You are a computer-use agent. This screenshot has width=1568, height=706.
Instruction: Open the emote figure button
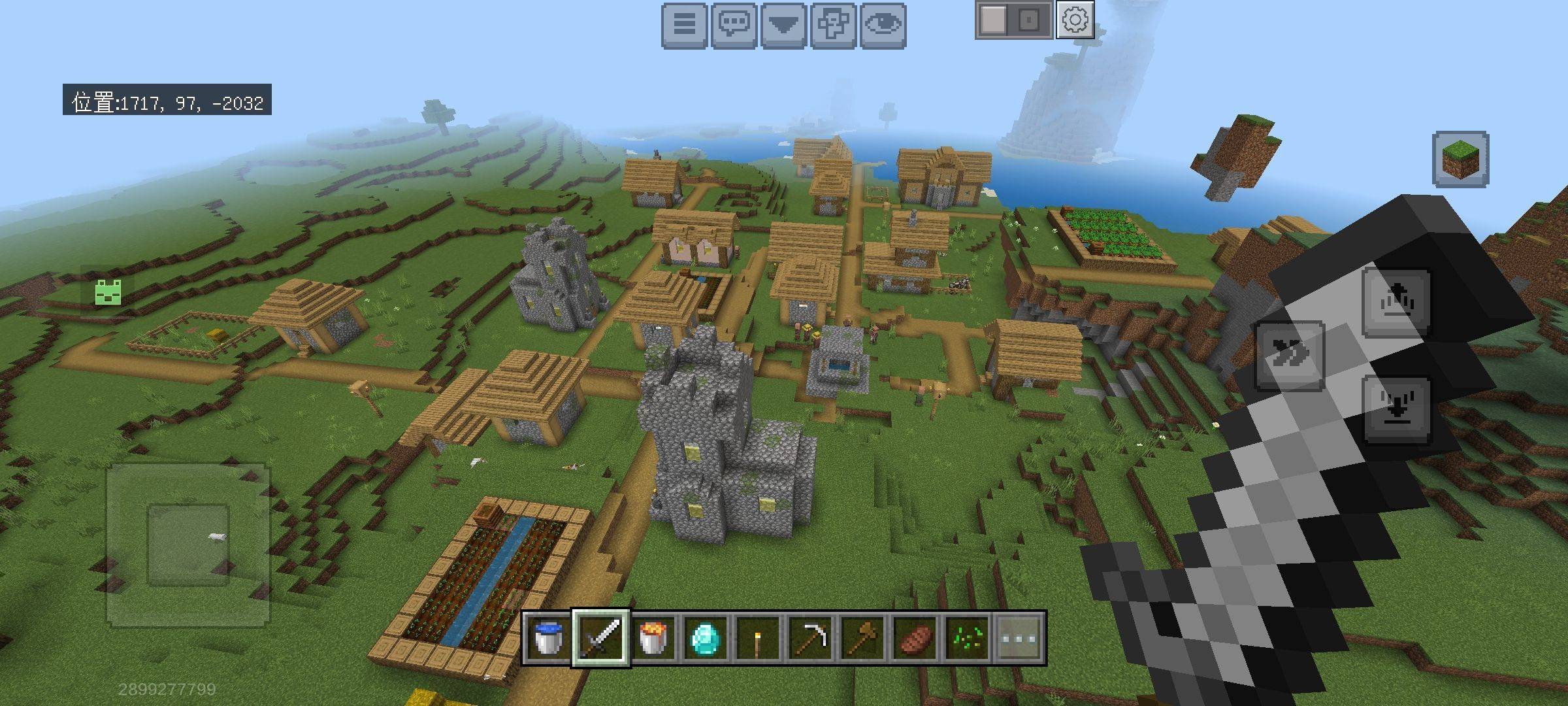[x=833, y=25]
